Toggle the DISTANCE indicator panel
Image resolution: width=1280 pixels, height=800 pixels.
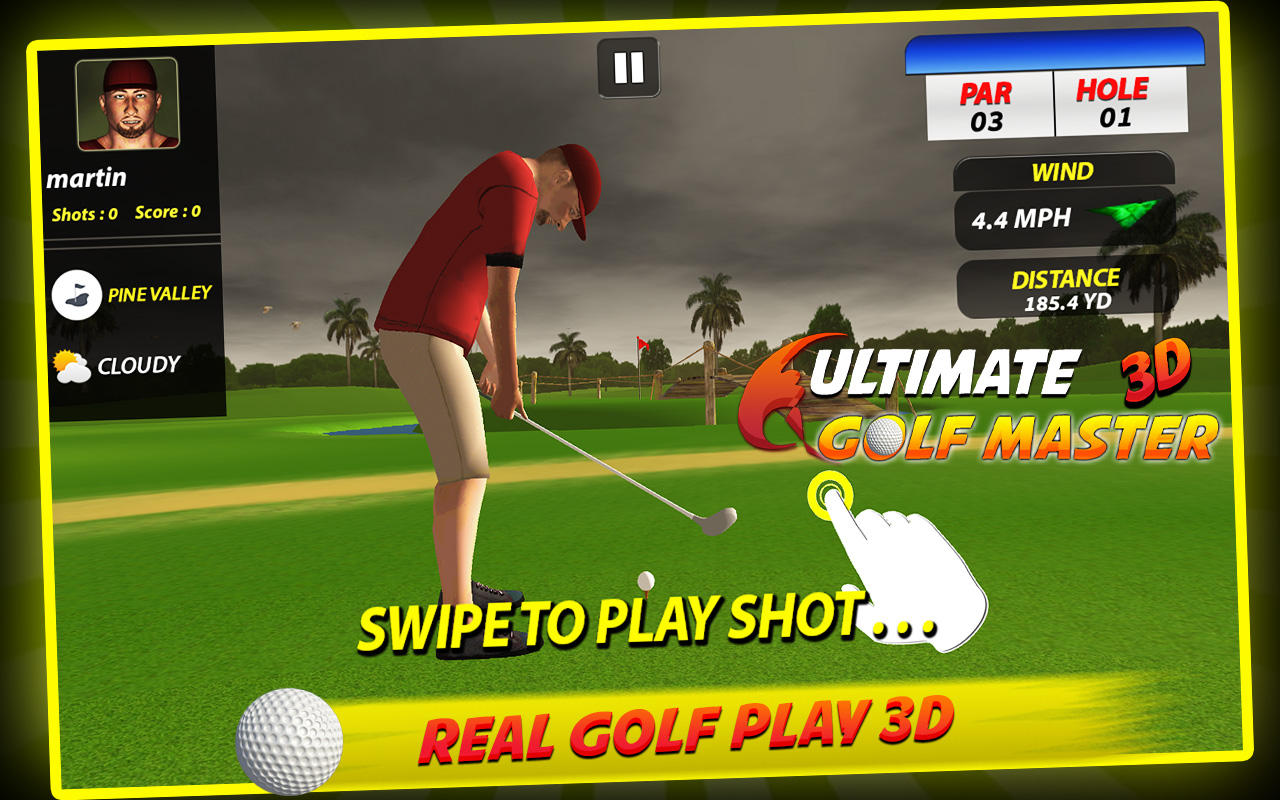click(x=1065, y=289)
